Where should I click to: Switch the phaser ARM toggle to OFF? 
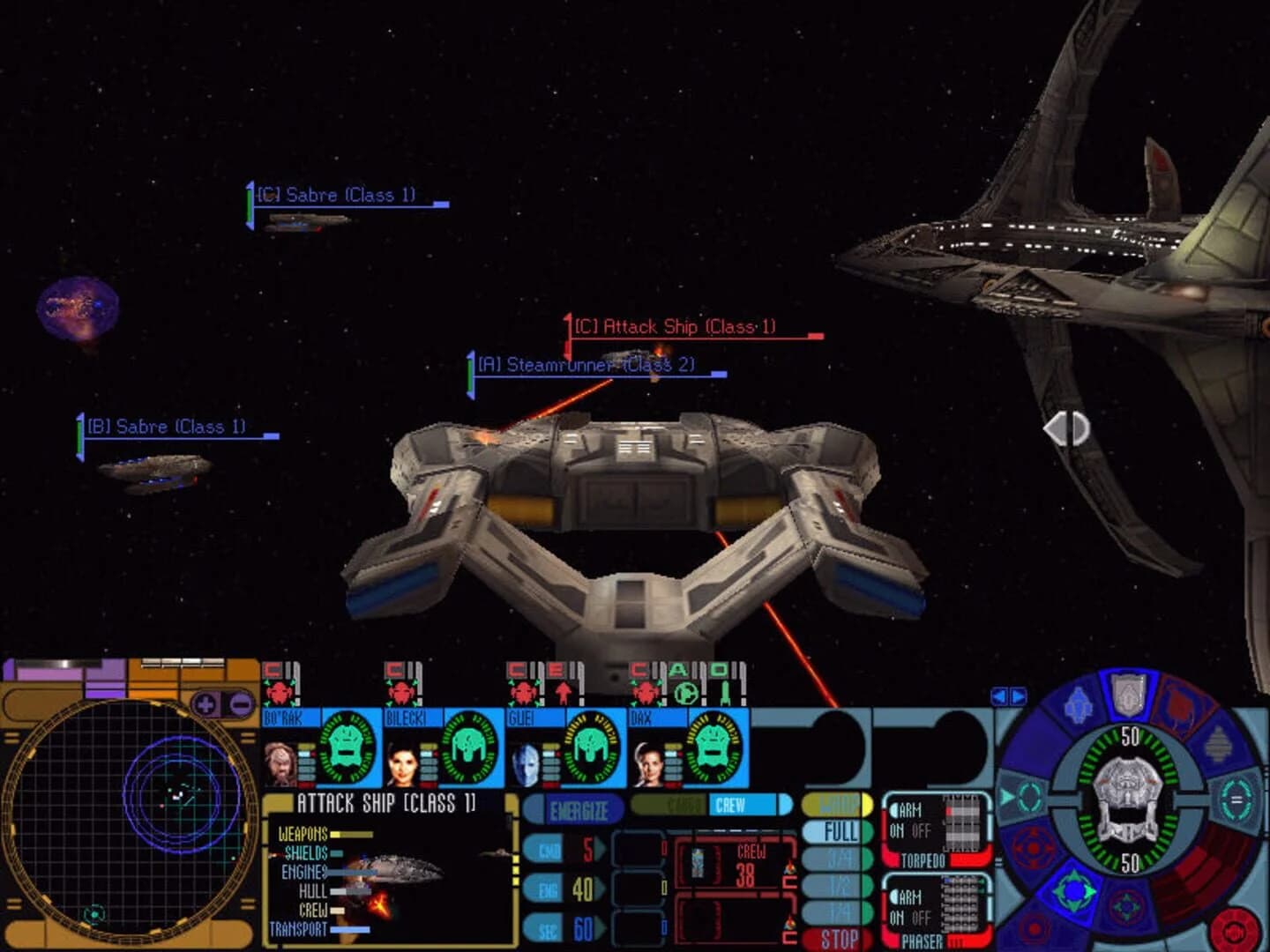[x=922, y=916]
